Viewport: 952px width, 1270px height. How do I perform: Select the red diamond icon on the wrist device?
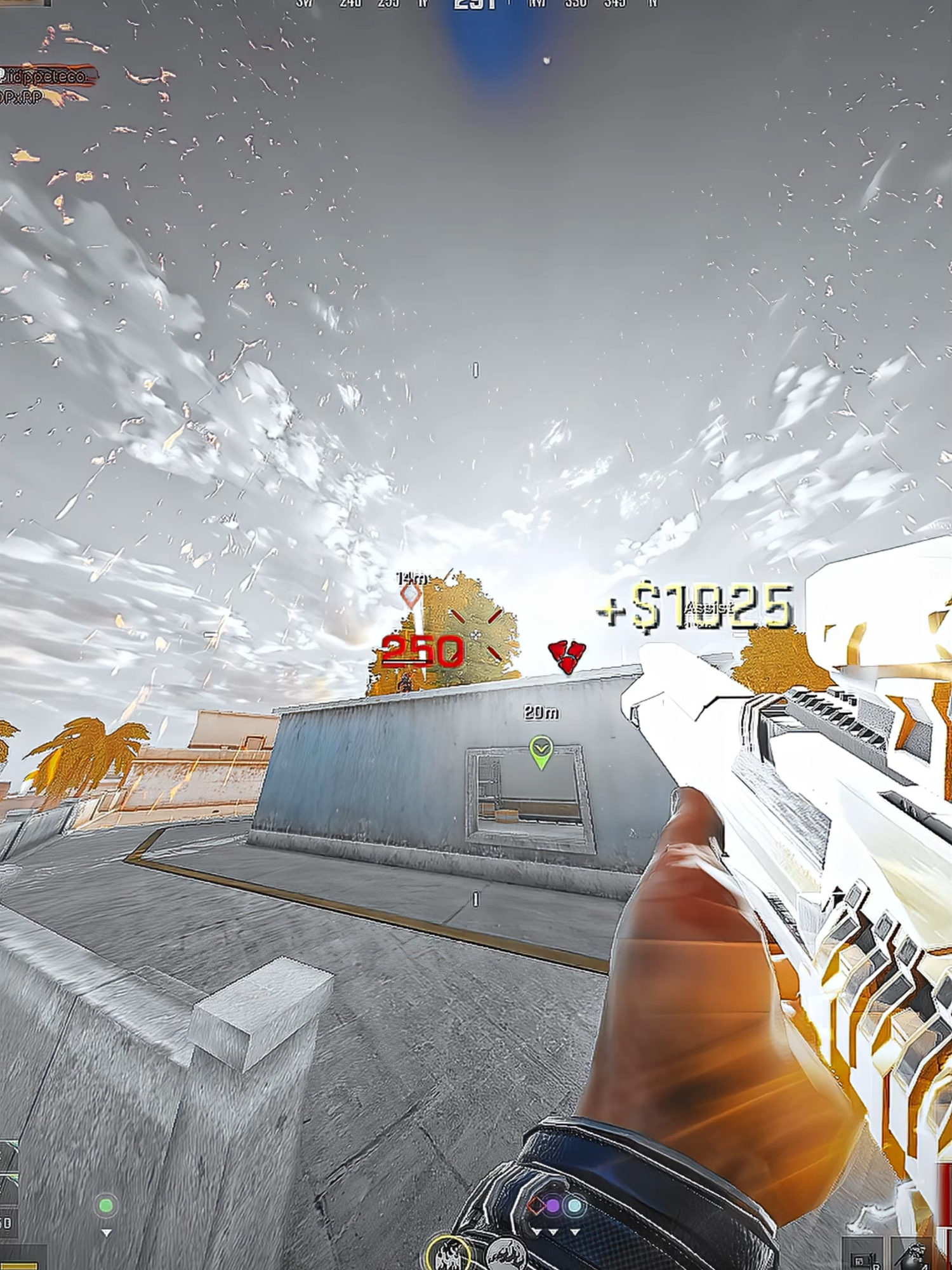pos(536,1205)
